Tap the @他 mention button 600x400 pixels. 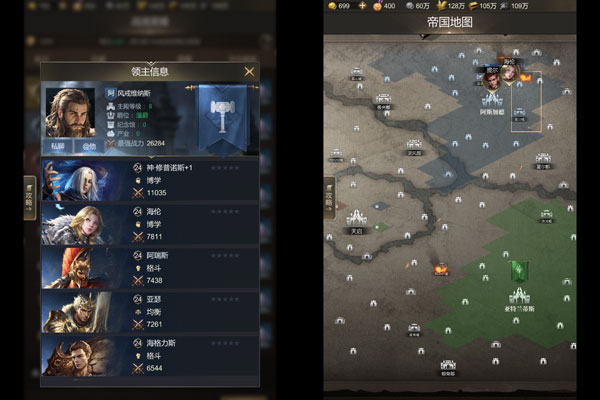tap(89, 146)
